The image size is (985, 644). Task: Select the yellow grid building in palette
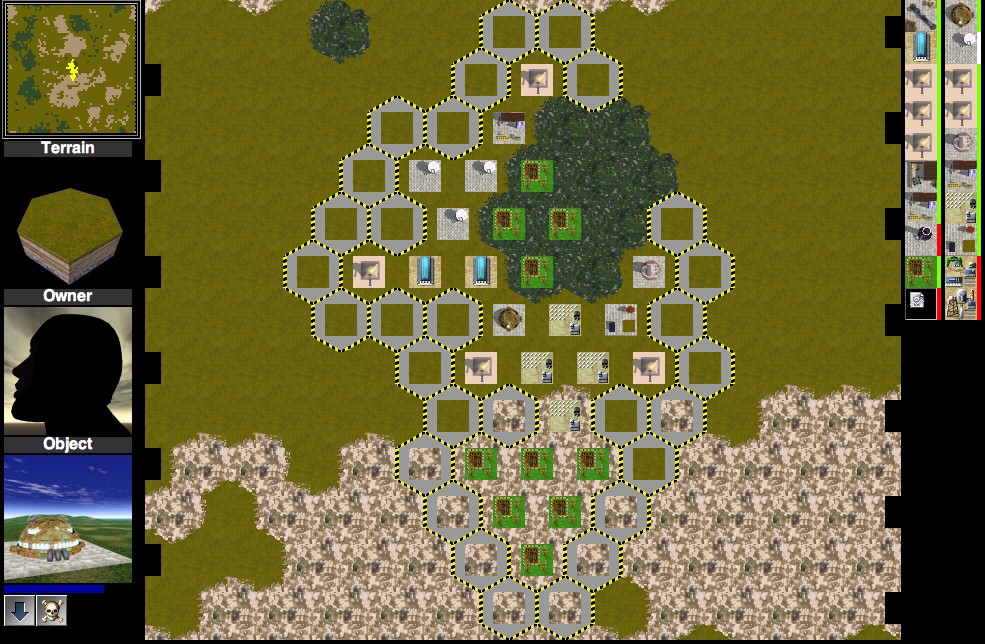click(962, 207)
